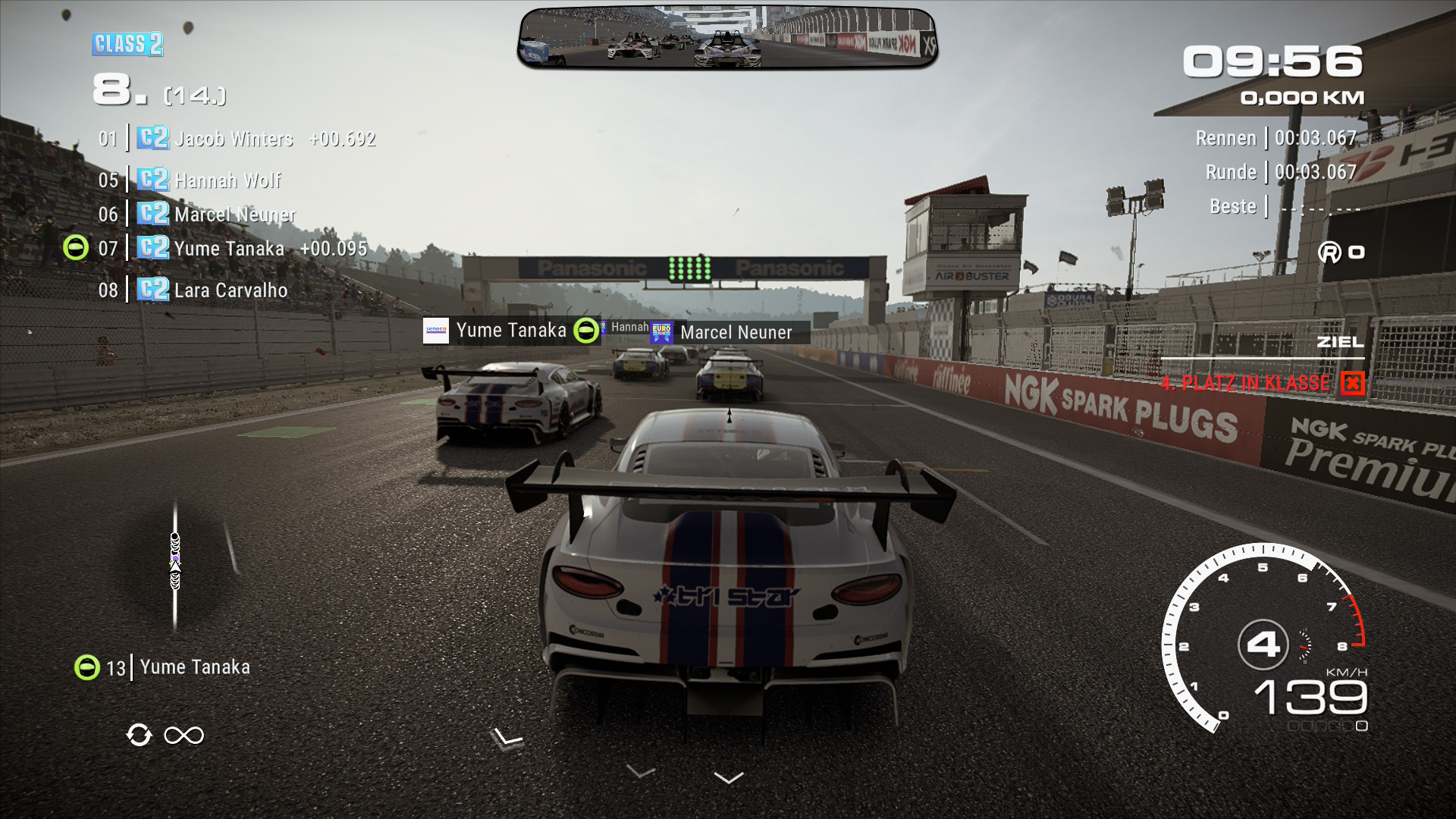Choose Marcel Neuner in the standings list

pyautogui.click(x=234, y=215)
